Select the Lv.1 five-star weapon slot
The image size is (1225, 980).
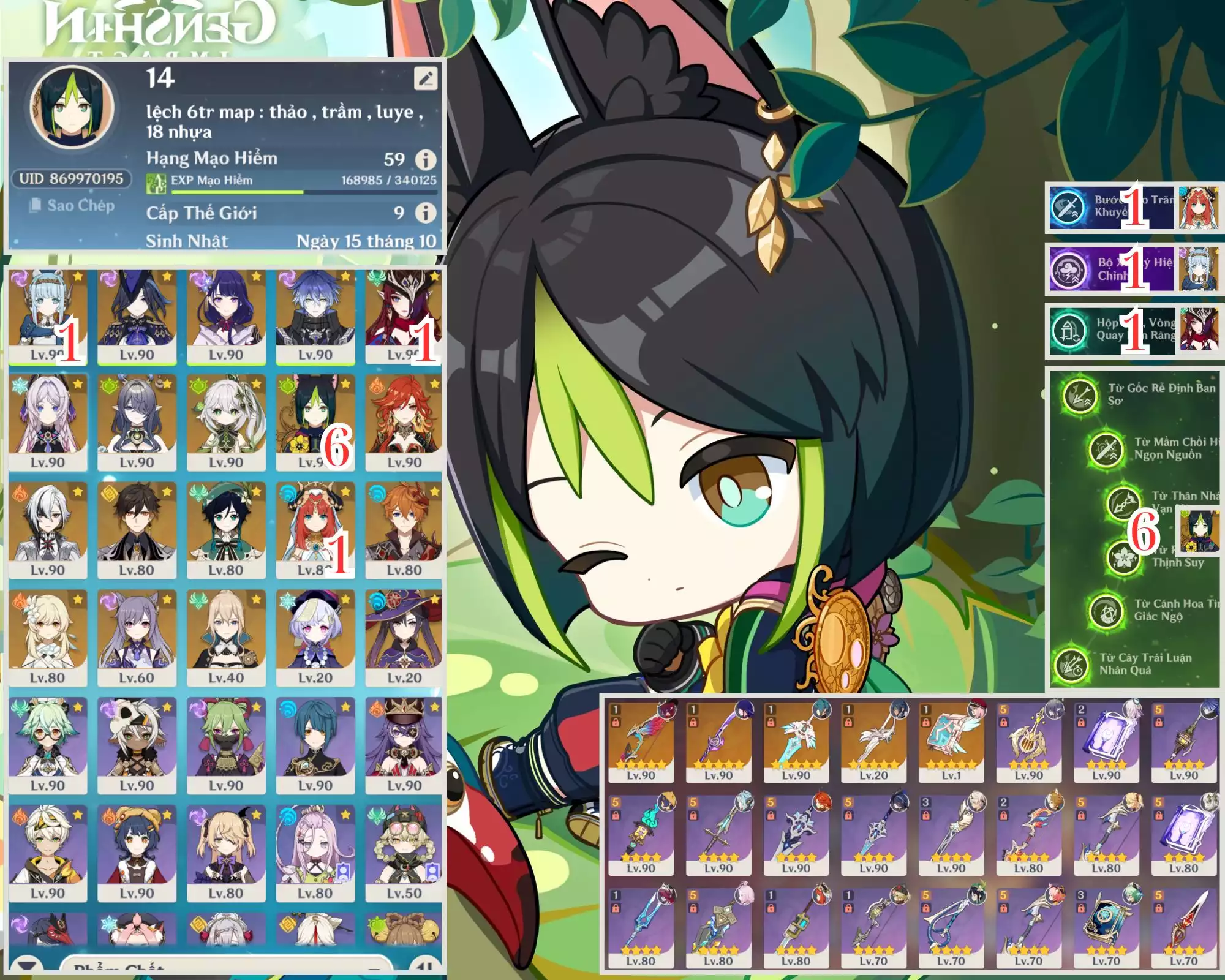click(951, 742)
